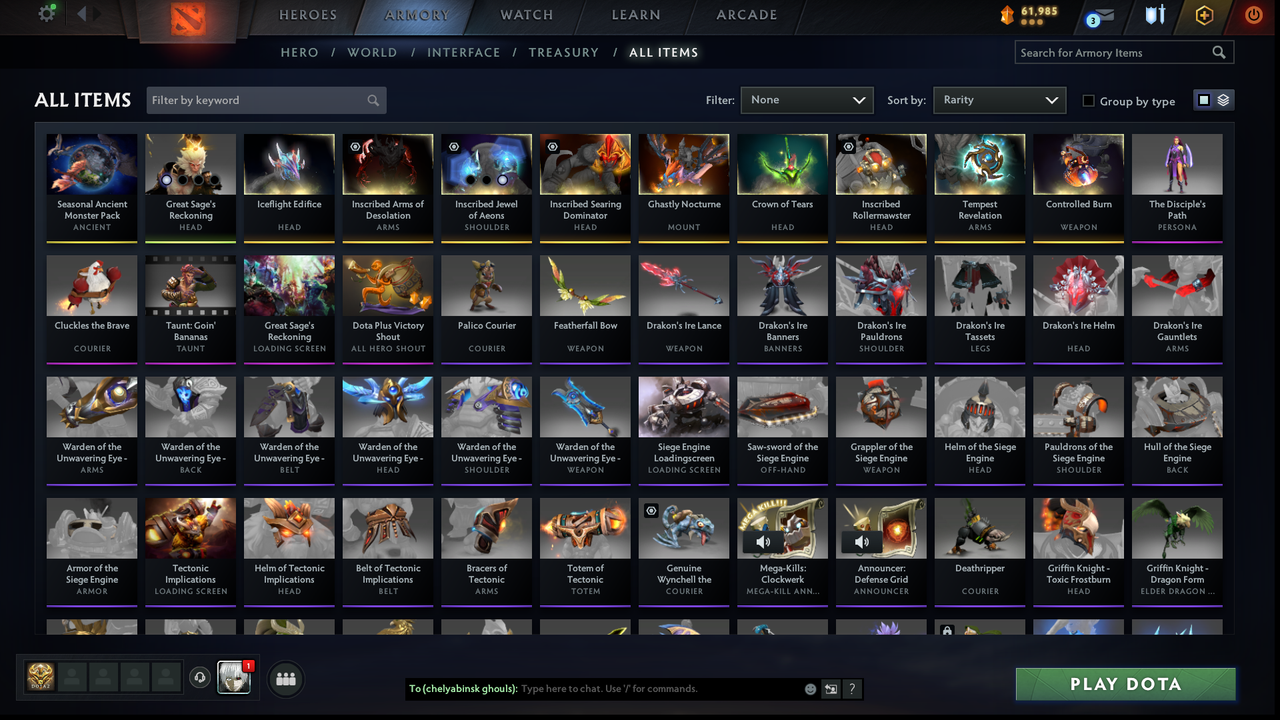This screenshot has width=1280, height=720.
Task: Open the Sort by Rarity dropdown
Action: tap(999, 100)
